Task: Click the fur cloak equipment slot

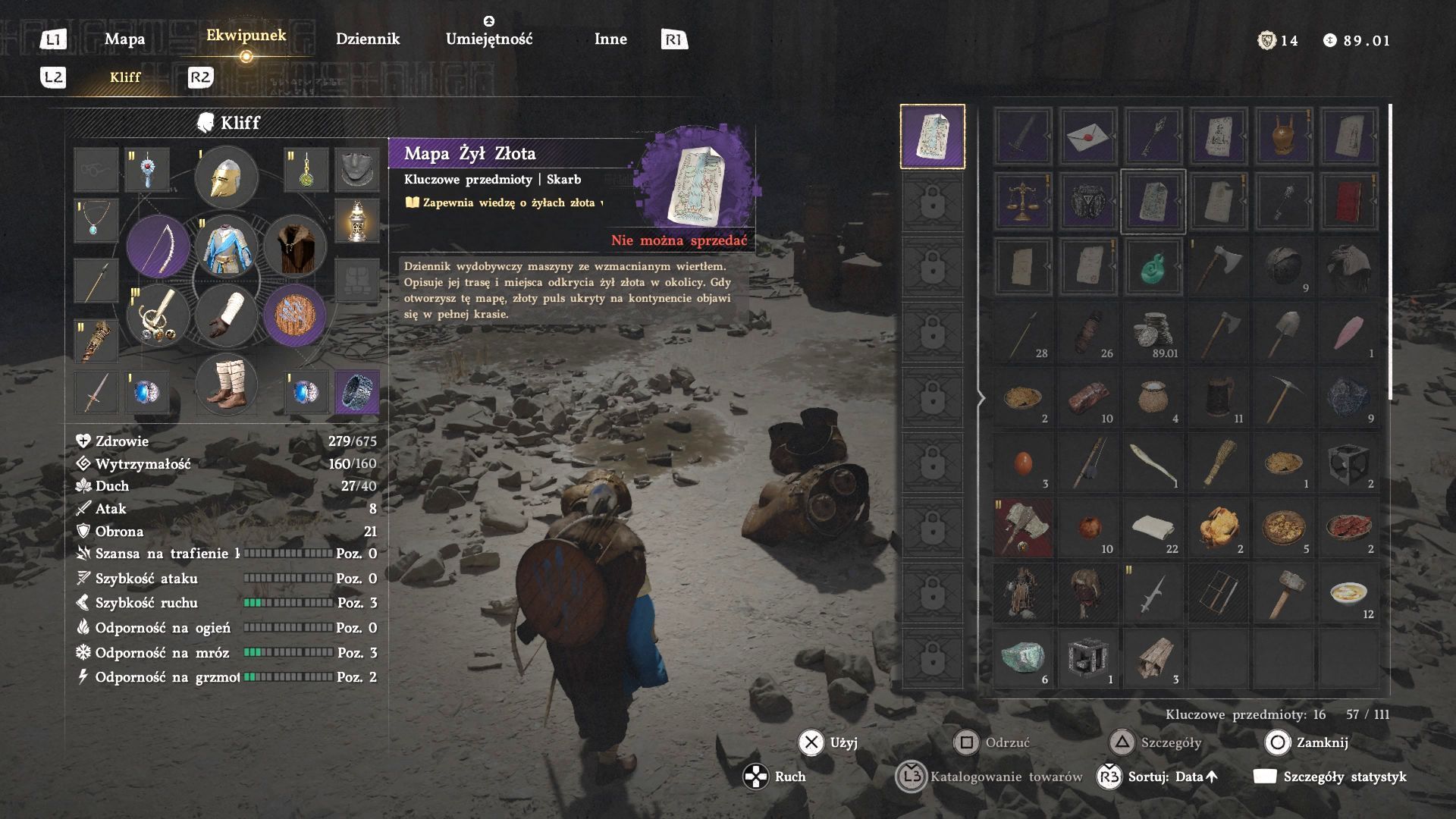Action: coord(295,246)
